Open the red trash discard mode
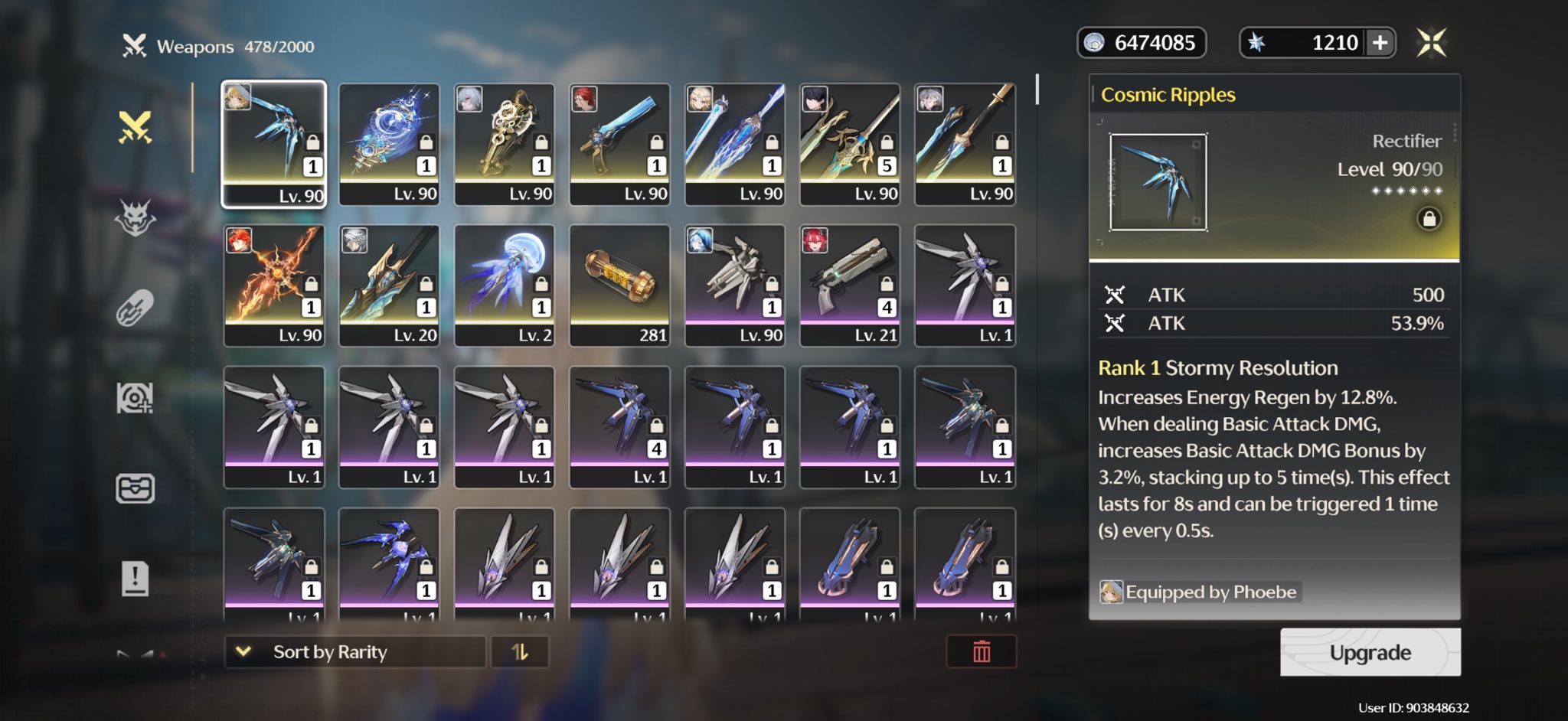Screen dimensions: 1568x721 981,652
